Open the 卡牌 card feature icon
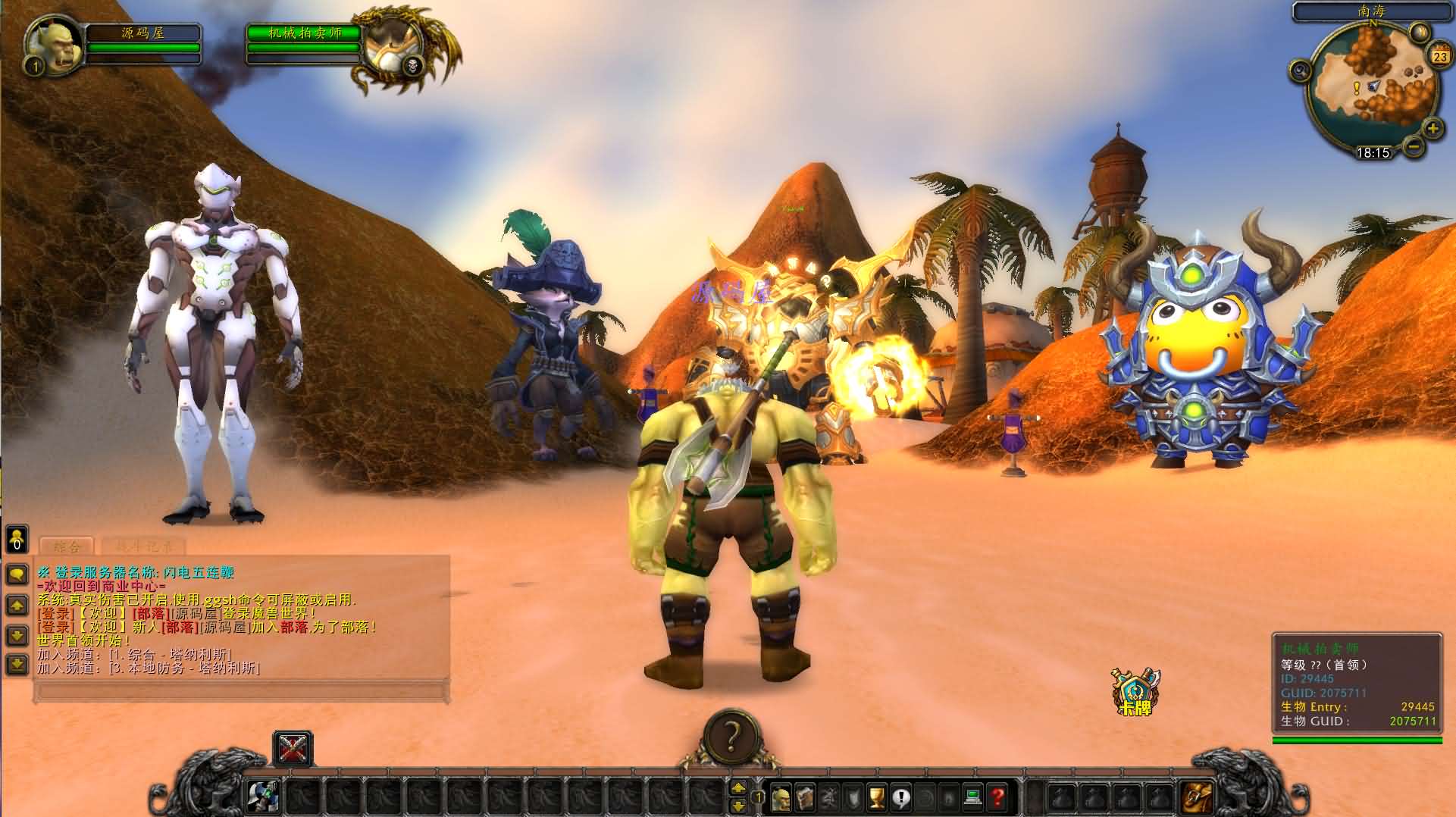1456x817 pixels. point(1135,692)
